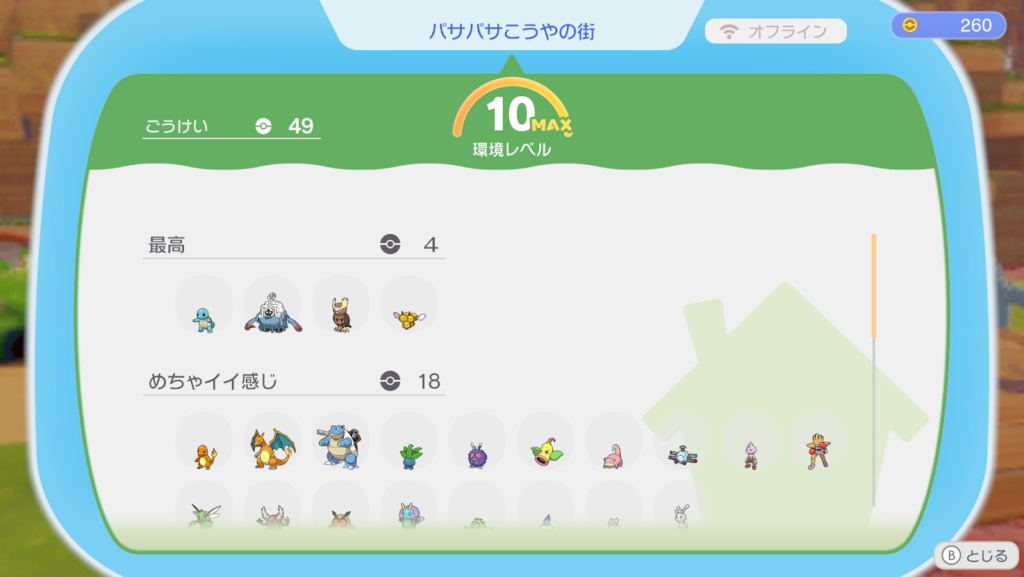The width and height of the screenshot is (1024, 577).
Task: Click the Oddish icon
Action: pos(409,456)
